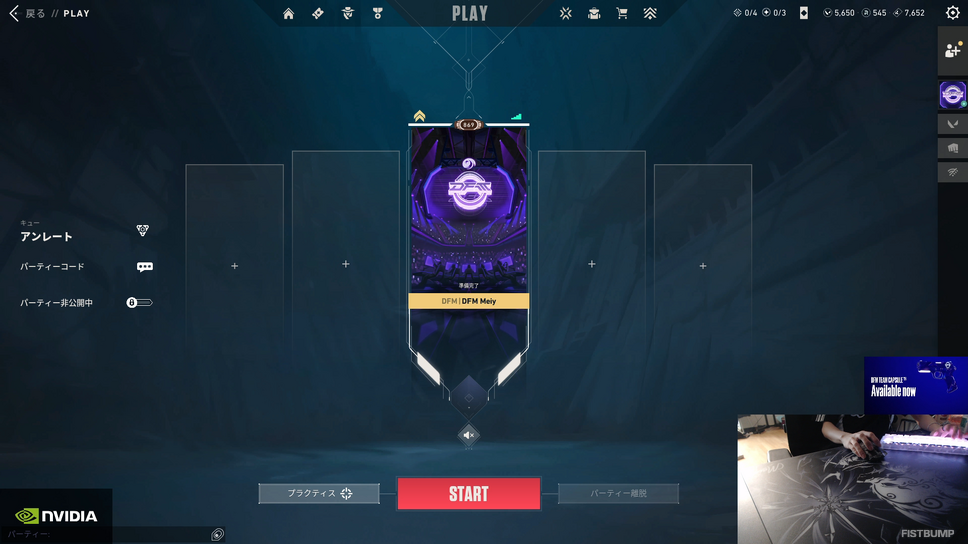The height and width of the screenshot is (544, 968).
Task: Open the collection backpack icon
Action: 594,13
